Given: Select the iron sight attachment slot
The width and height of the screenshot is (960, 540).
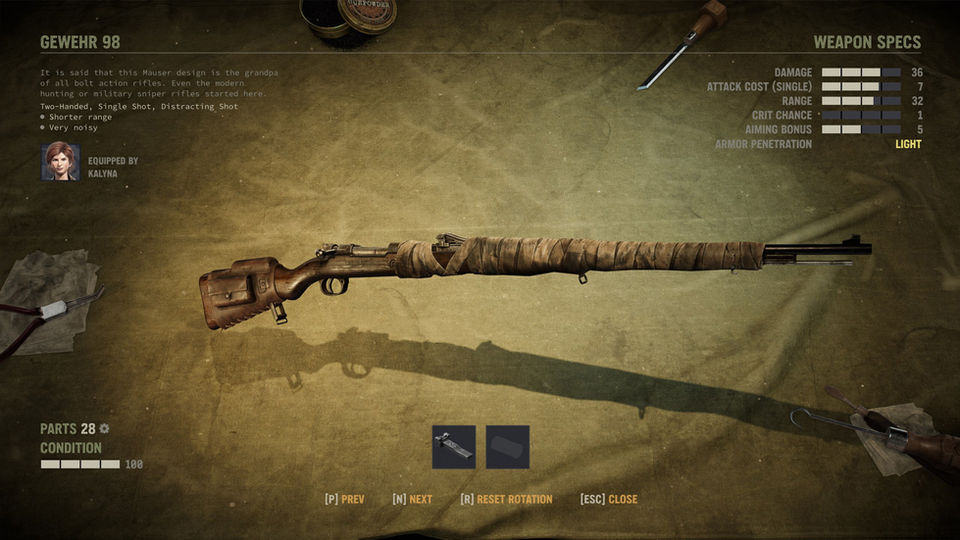Looking at the screenshot, I should pyautogui.click(x=453, y=447).
